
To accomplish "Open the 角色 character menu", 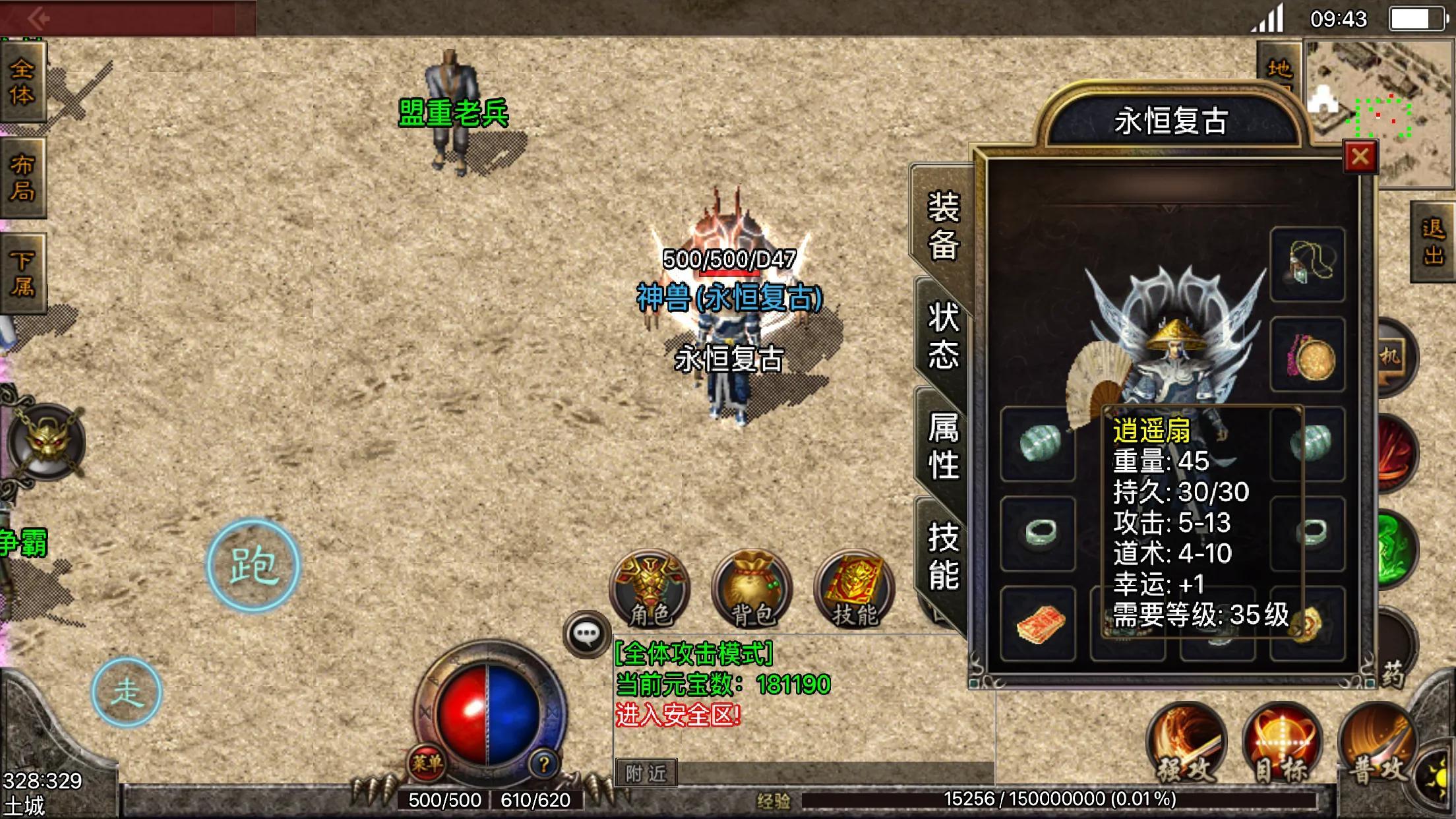I will coord(650,590).
